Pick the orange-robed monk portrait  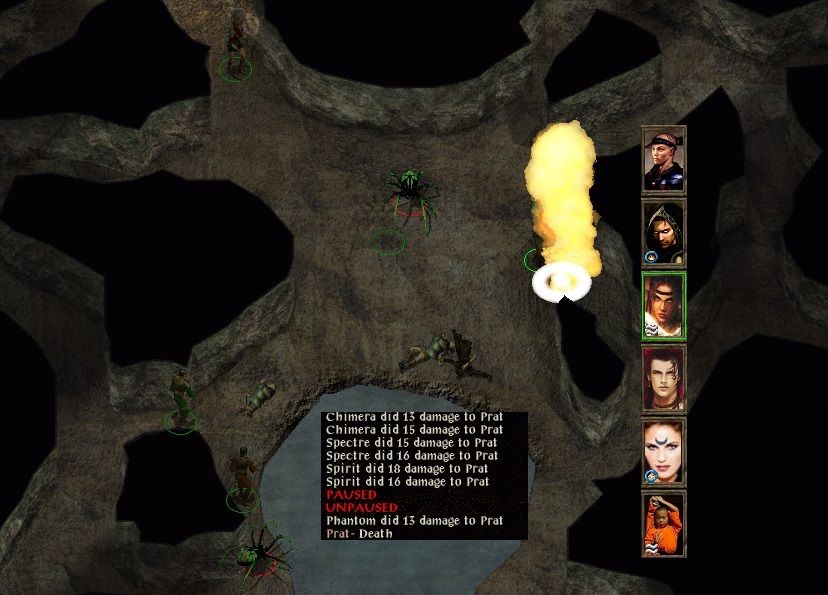[x=663, y=523]
